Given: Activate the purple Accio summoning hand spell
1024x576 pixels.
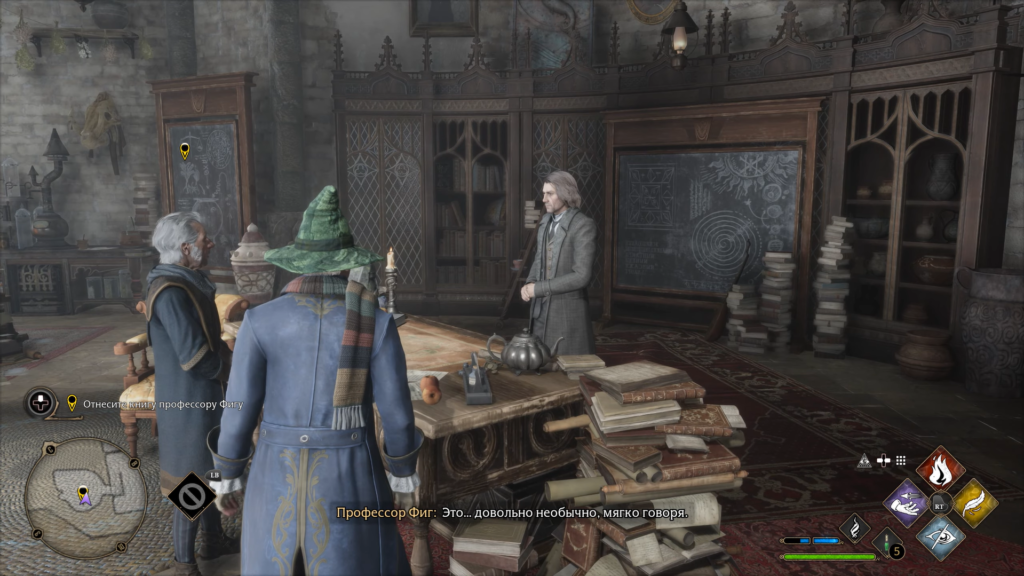Looking at the screenshot, I should click(x=908, y=501).
